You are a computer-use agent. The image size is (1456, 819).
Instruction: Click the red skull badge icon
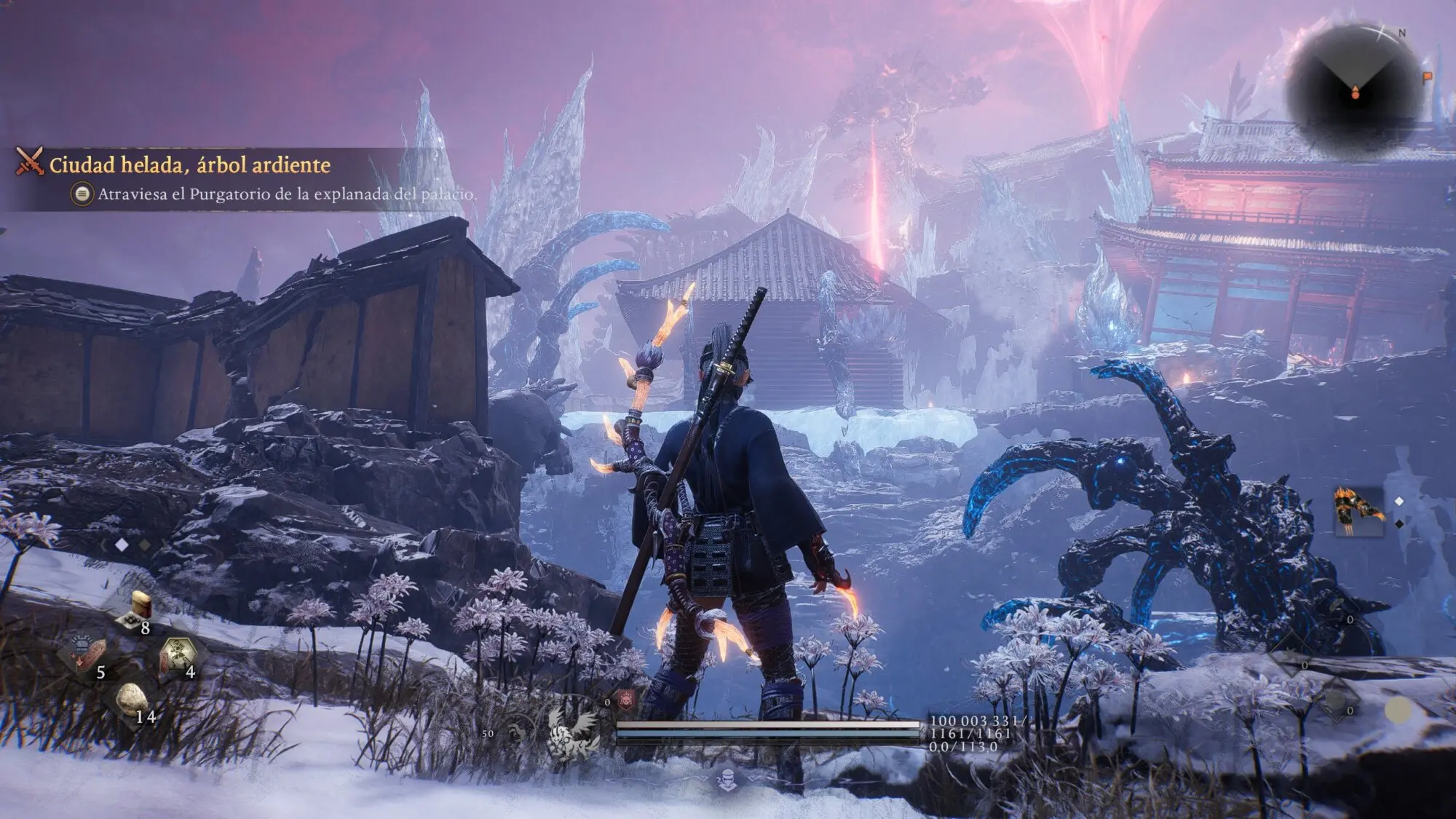pyautogui.click(x=626, y=700)
